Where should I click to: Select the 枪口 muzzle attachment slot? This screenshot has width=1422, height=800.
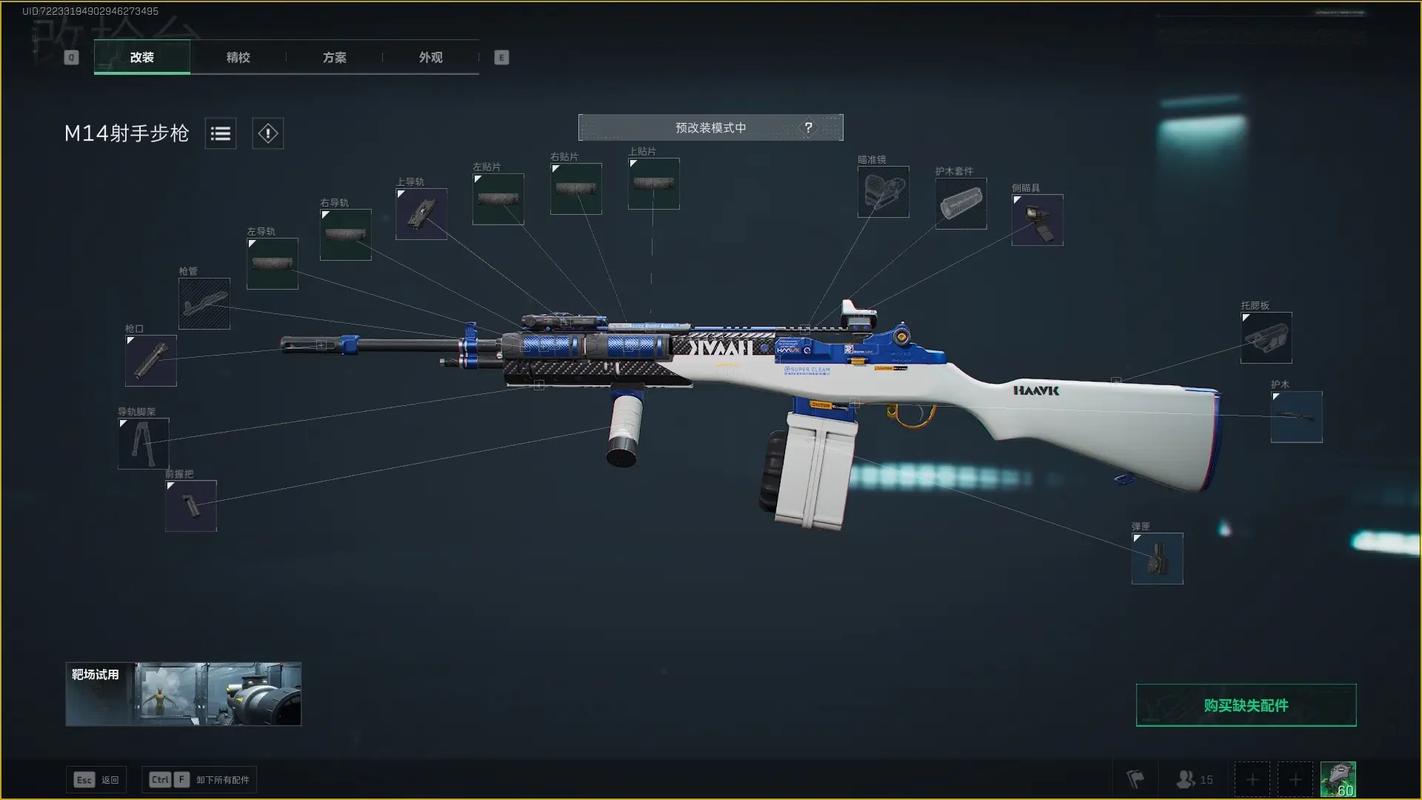click(151, 360)
